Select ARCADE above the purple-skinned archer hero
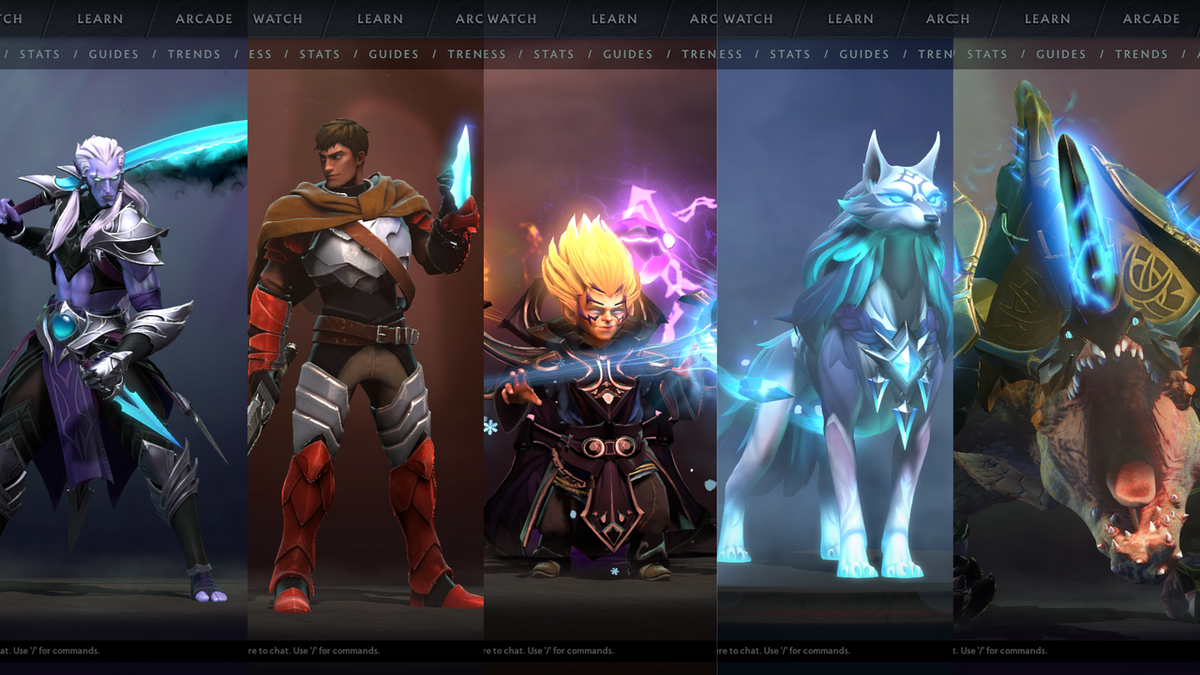 204,19
